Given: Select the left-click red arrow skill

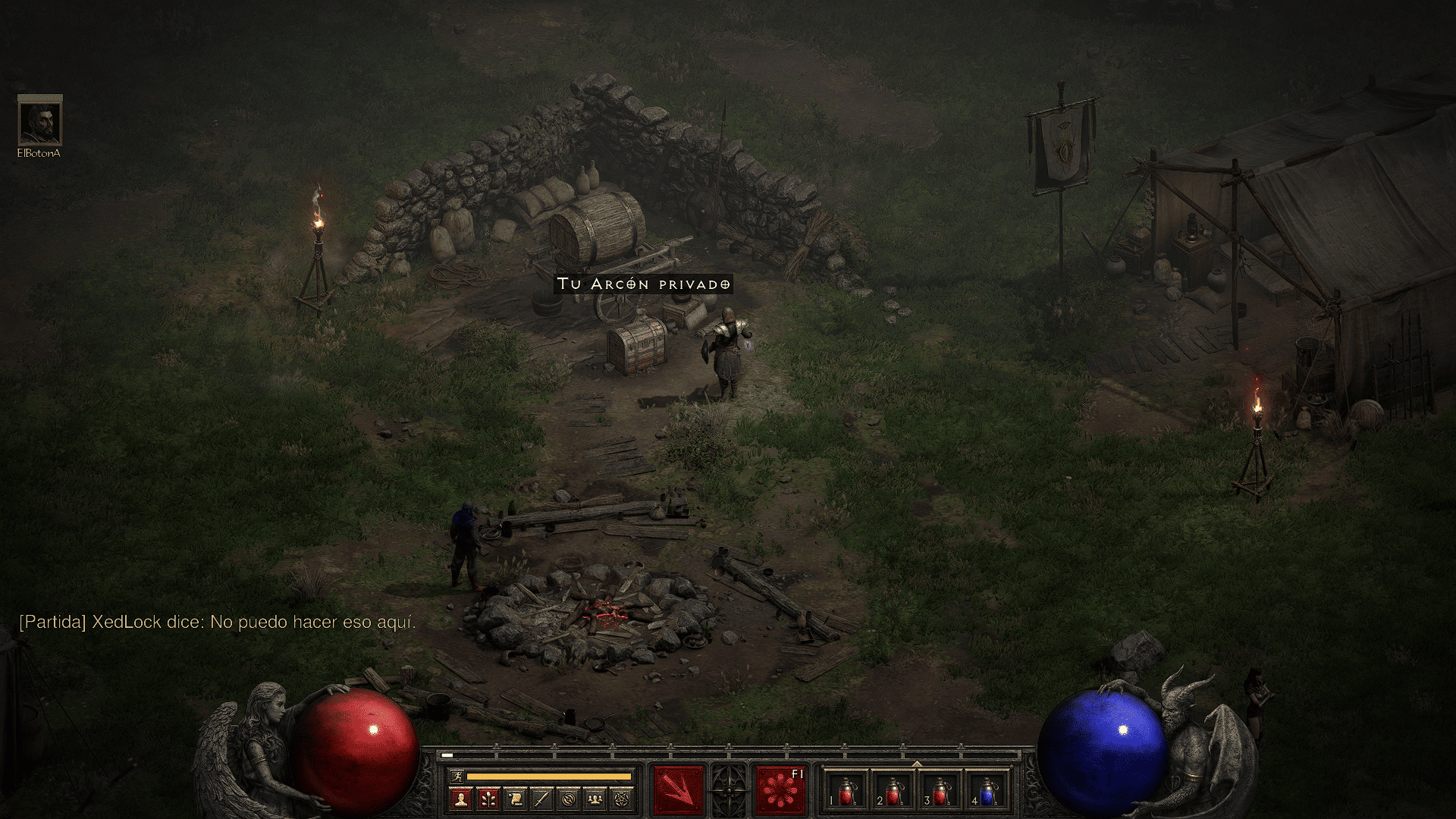Looking at the screenshot, I should (679, 791).
